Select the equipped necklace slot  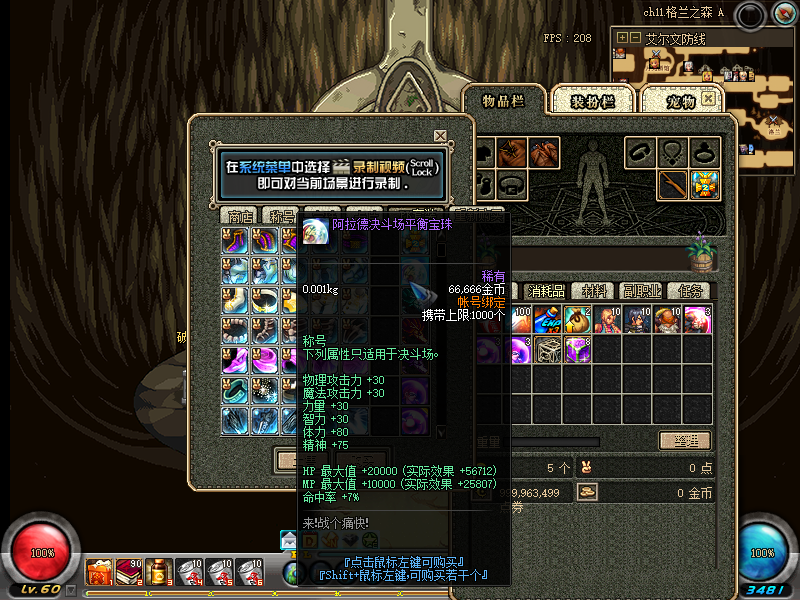672,153
